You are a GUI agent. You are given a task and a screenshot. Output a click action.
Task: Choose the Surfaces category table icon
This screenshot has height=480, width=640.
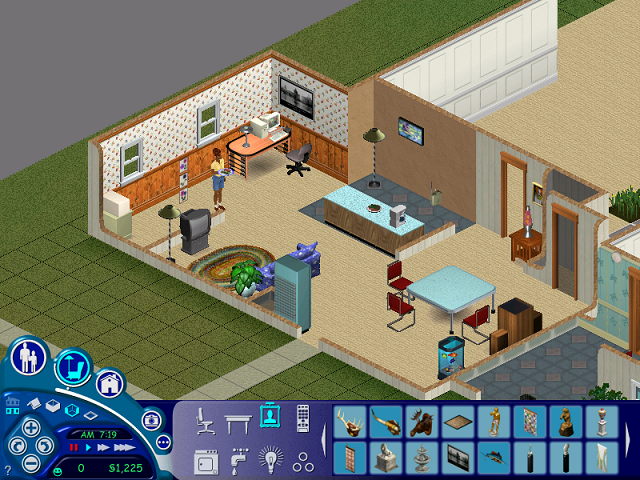[x=238, y=420]
